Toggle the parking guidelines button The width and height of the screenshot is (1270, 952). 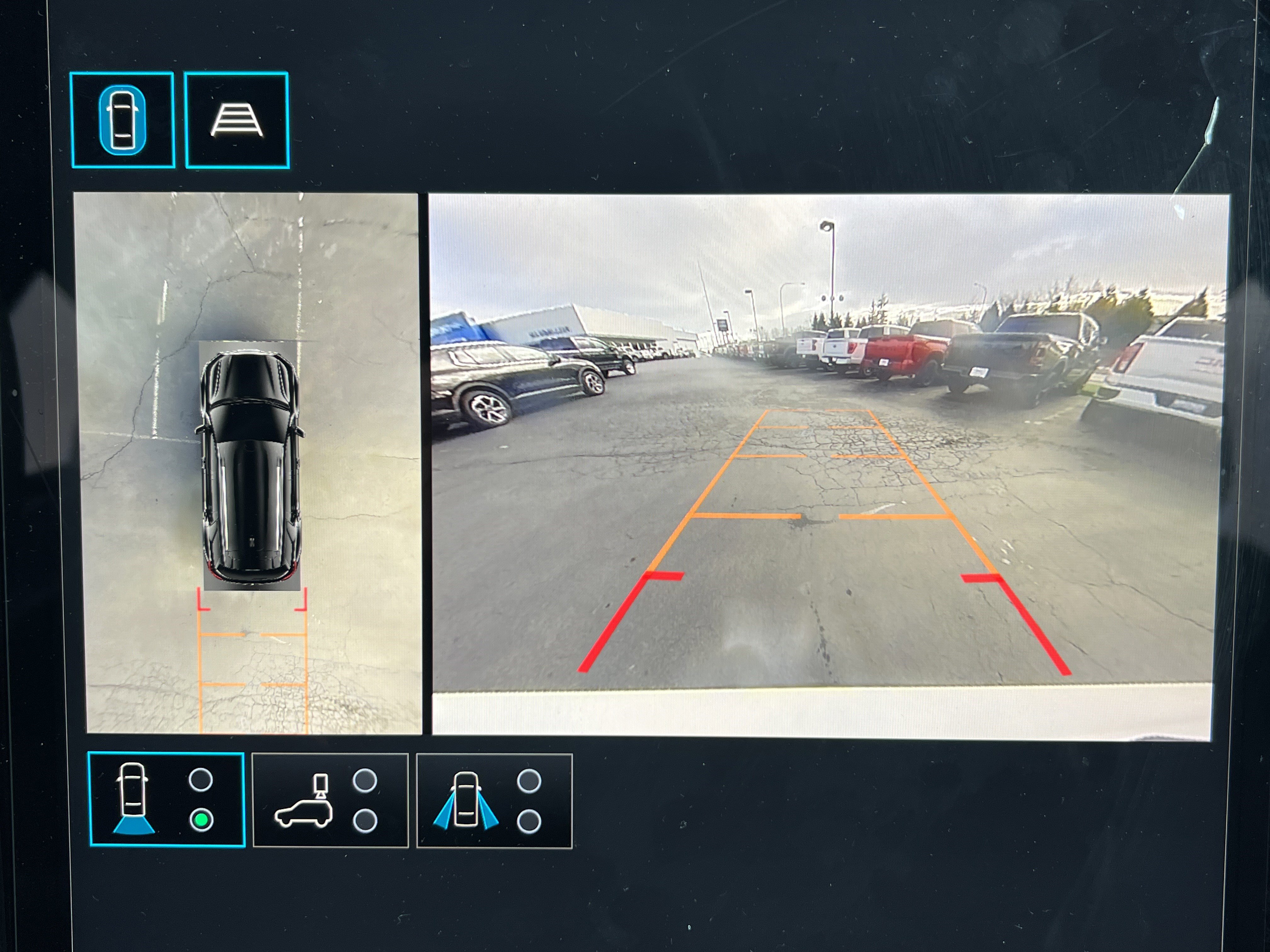coord(237,120)
